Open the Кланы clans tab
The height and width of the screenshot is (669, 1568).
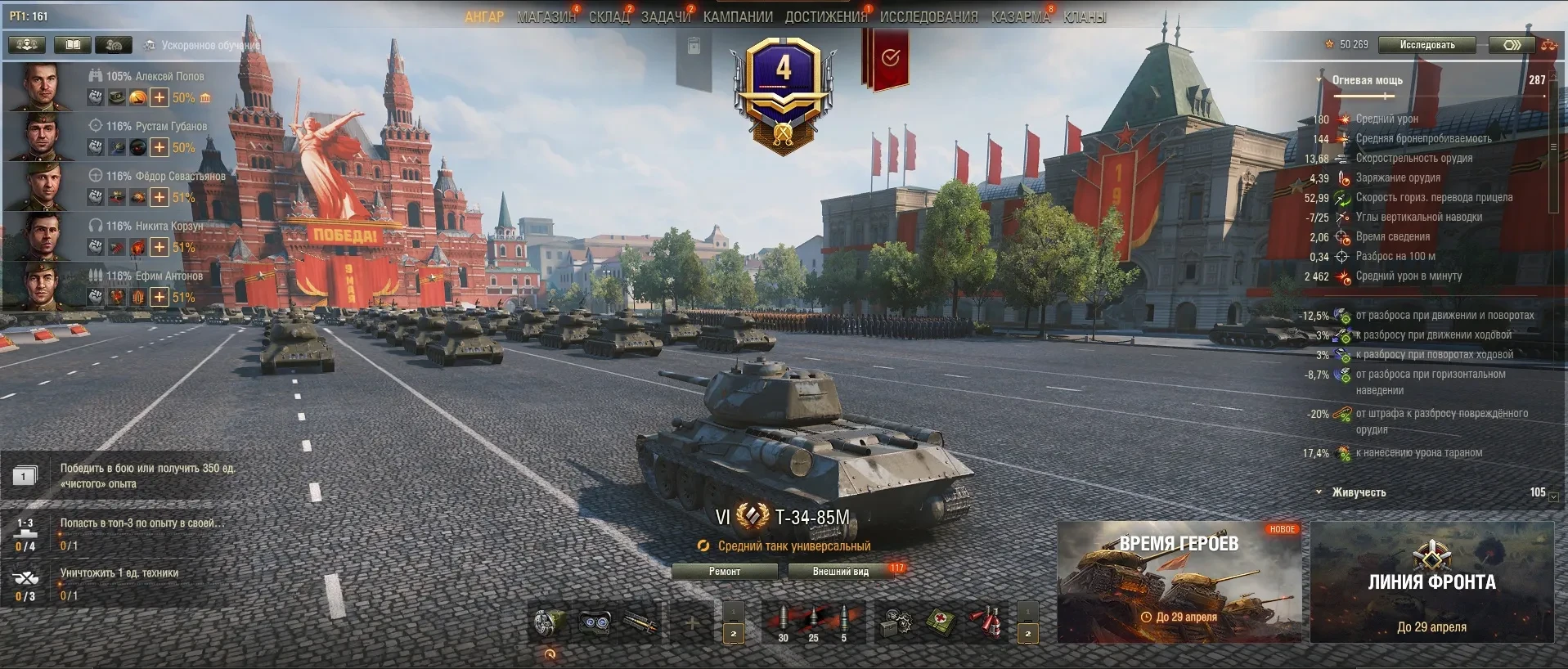point(1085,17)
